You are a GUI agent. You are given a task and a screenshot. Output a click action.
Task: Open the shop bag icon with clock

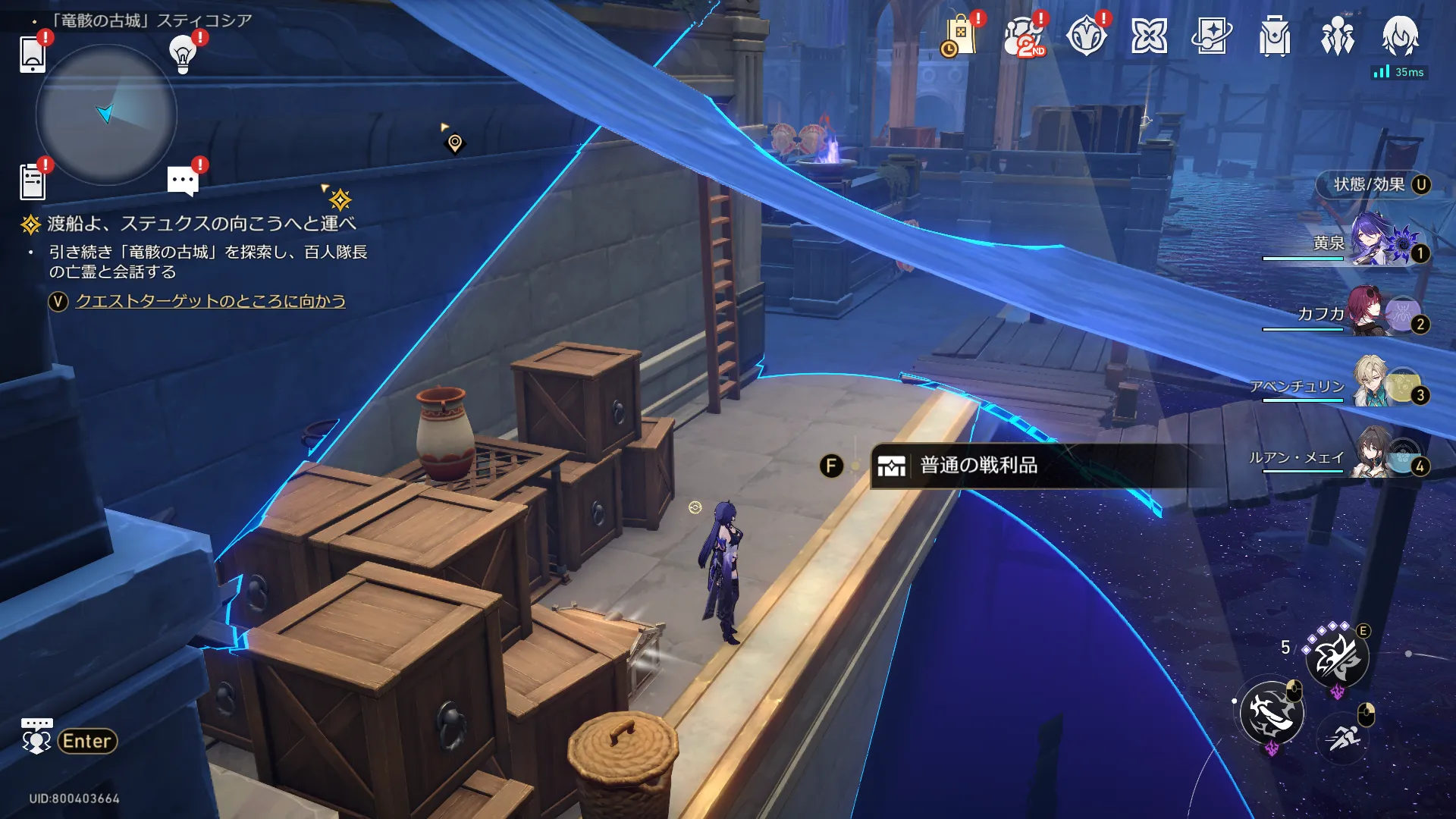click(x=960, y=36)
